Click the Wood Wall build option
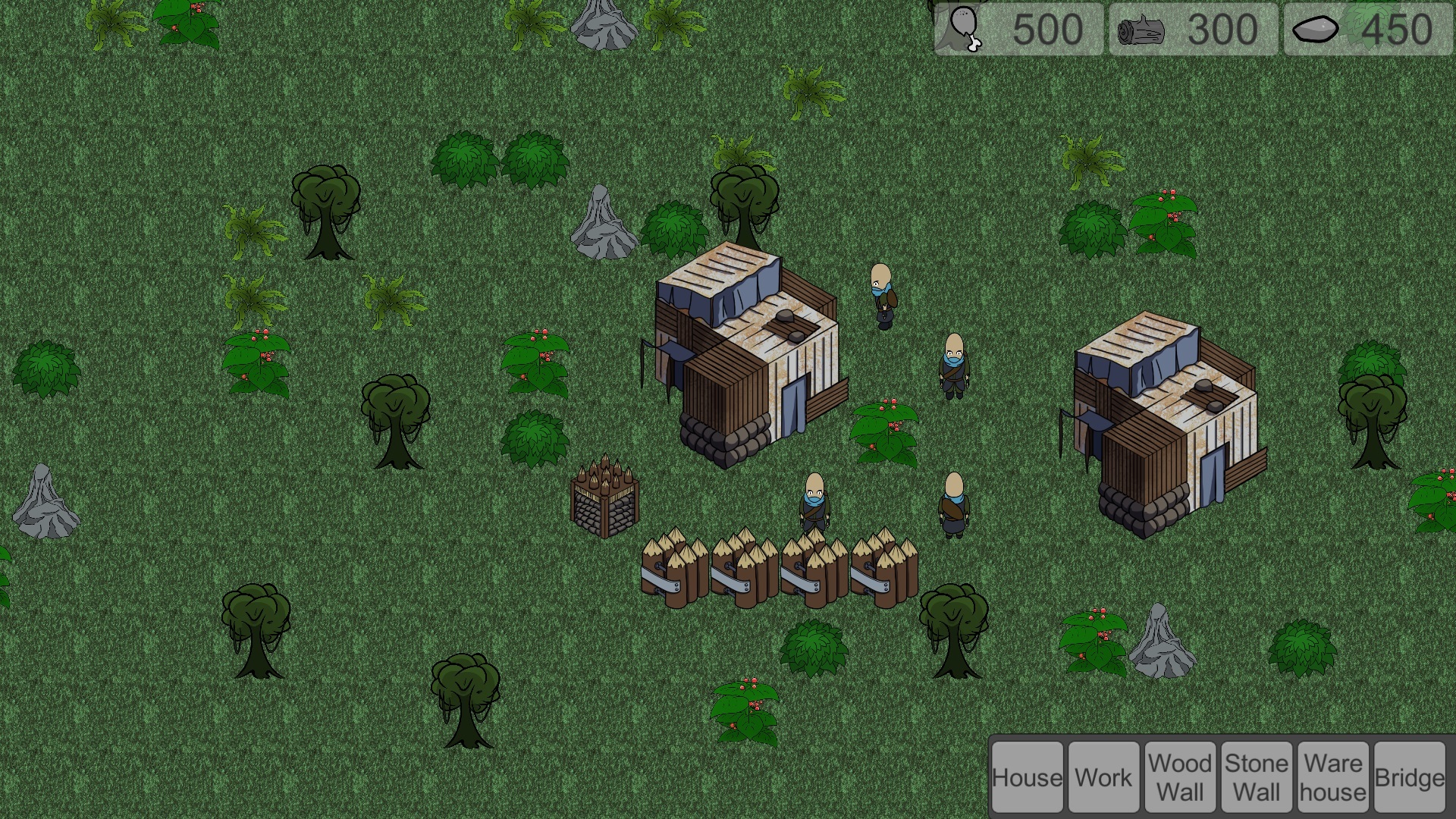Image resolution: width=1456 pixels, height=819 pixels. coord(1180,777)
